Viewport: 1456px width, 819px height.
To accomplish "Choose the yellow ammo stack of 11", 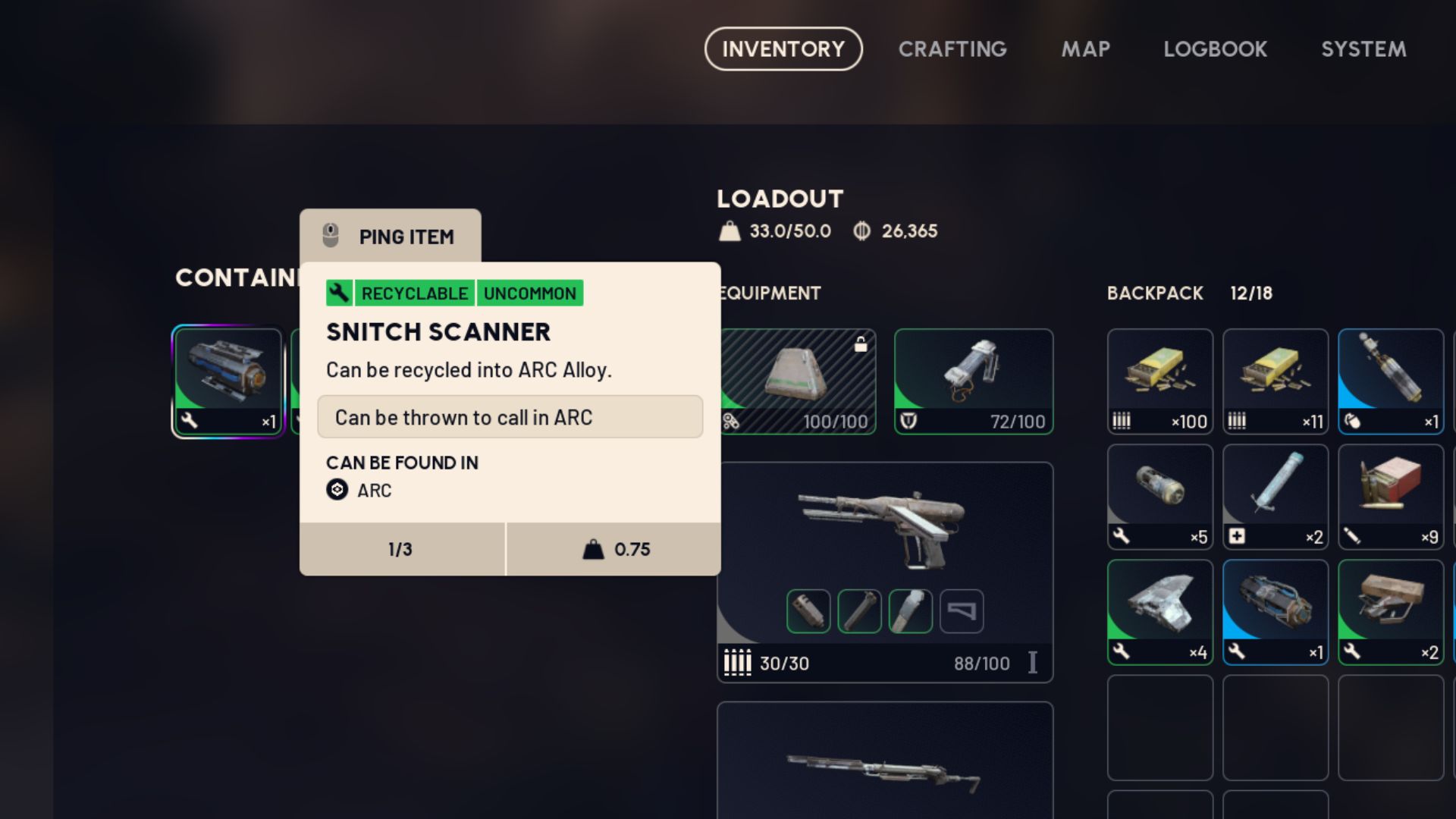I will pos(1275,381).
